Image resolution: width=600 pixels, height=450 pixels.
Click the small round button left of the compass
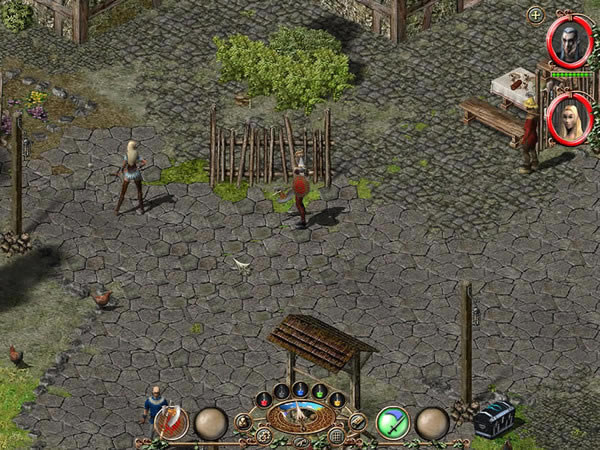[x=243, y=422]
